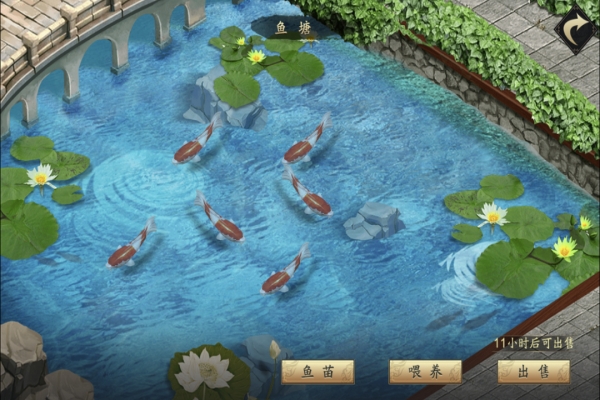The height and width of the screenshot is (400, 600).
Task: Go back using the return arrow
Action: coord(574,29)
